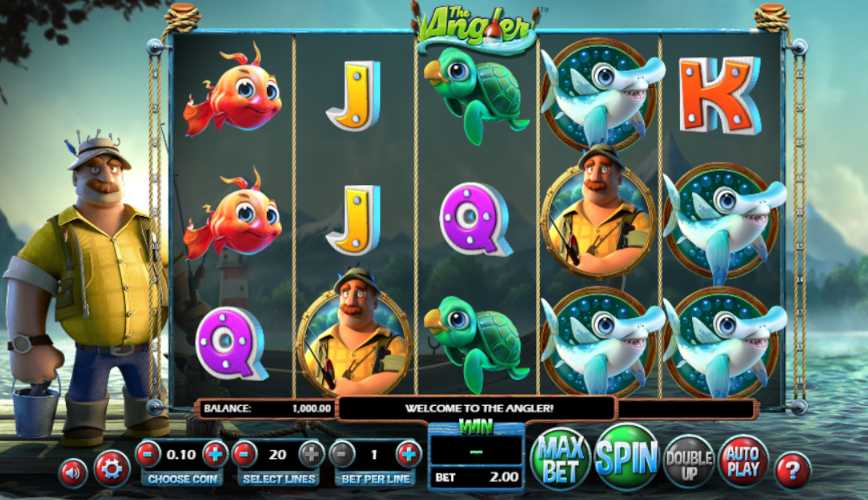Lower the bet per line
Screen dimensions: 868x500
click(343, 454)
